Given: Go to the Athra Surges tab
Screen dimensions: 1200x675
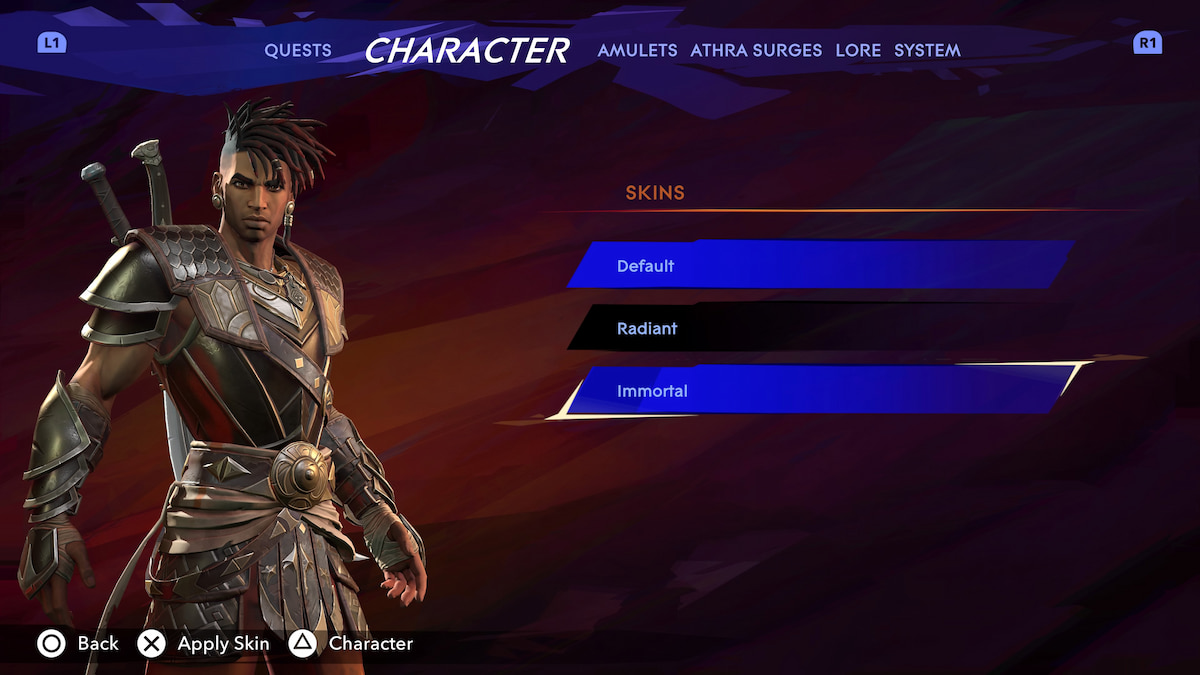Looking at the screenshot, I should [756, 50].
